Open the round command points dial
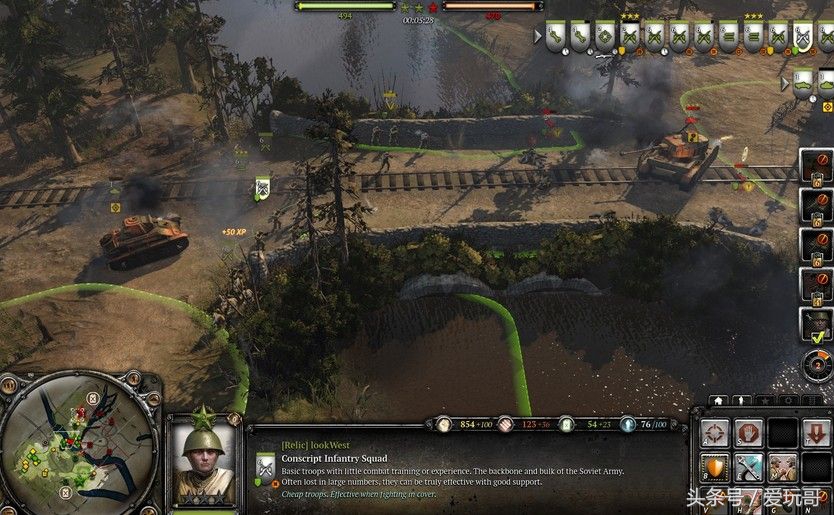The image size is (834, 515). (x=817, y=364)
